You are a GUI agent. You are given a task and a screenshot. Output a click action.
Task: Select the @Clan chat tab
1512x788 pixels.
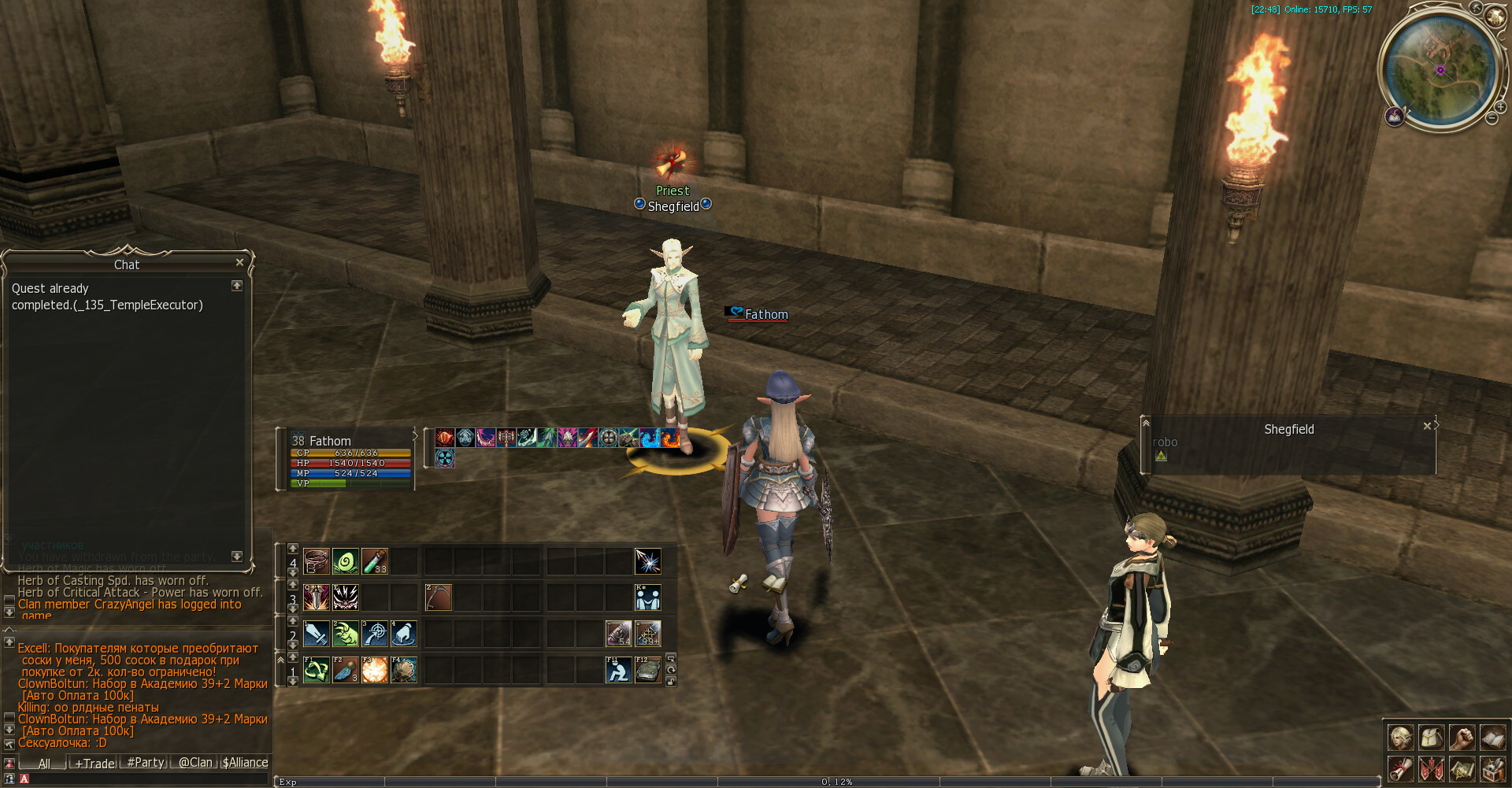[195, 763]
